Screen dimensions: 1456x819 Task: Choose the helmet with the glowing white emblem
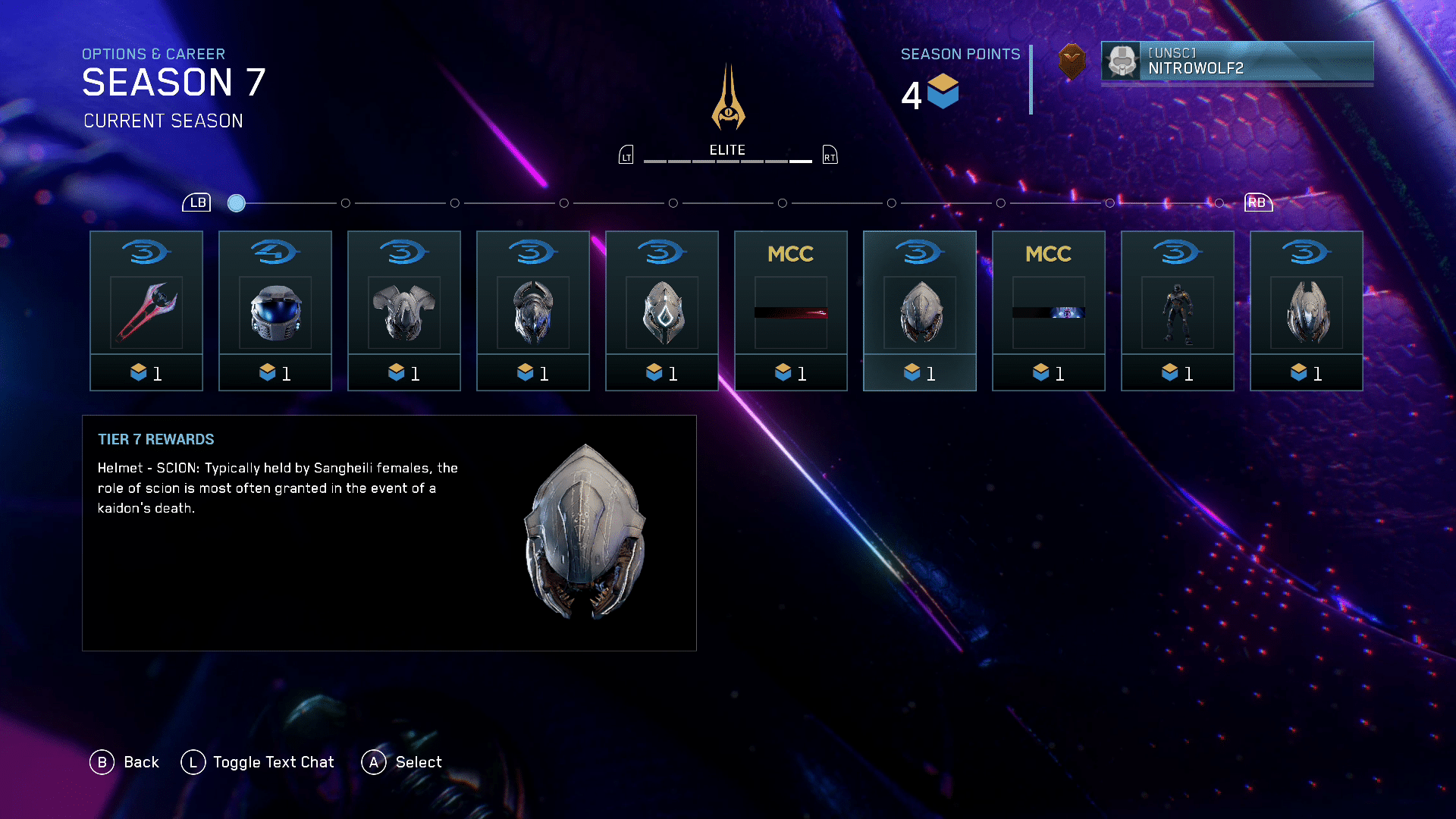pos(662,311)
